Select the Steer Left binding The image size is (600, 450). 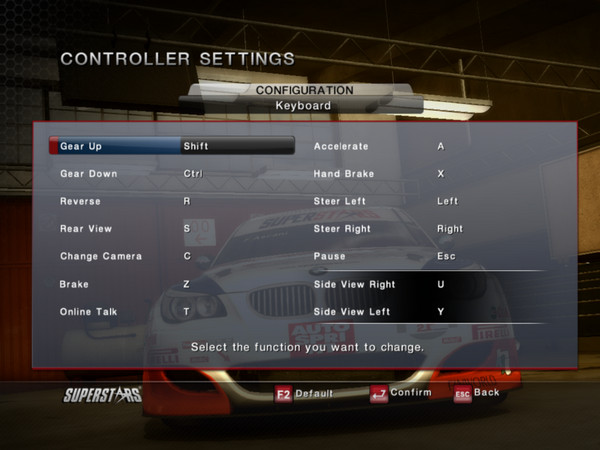coord(425,201)
